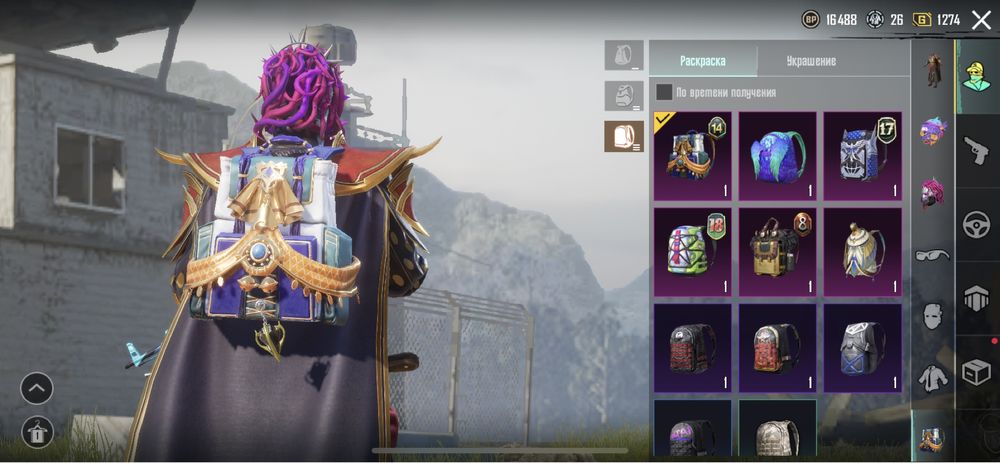This screenshot has height=463, width=1000.
Task: Open the crate box category
Action: tap(977, 371)
